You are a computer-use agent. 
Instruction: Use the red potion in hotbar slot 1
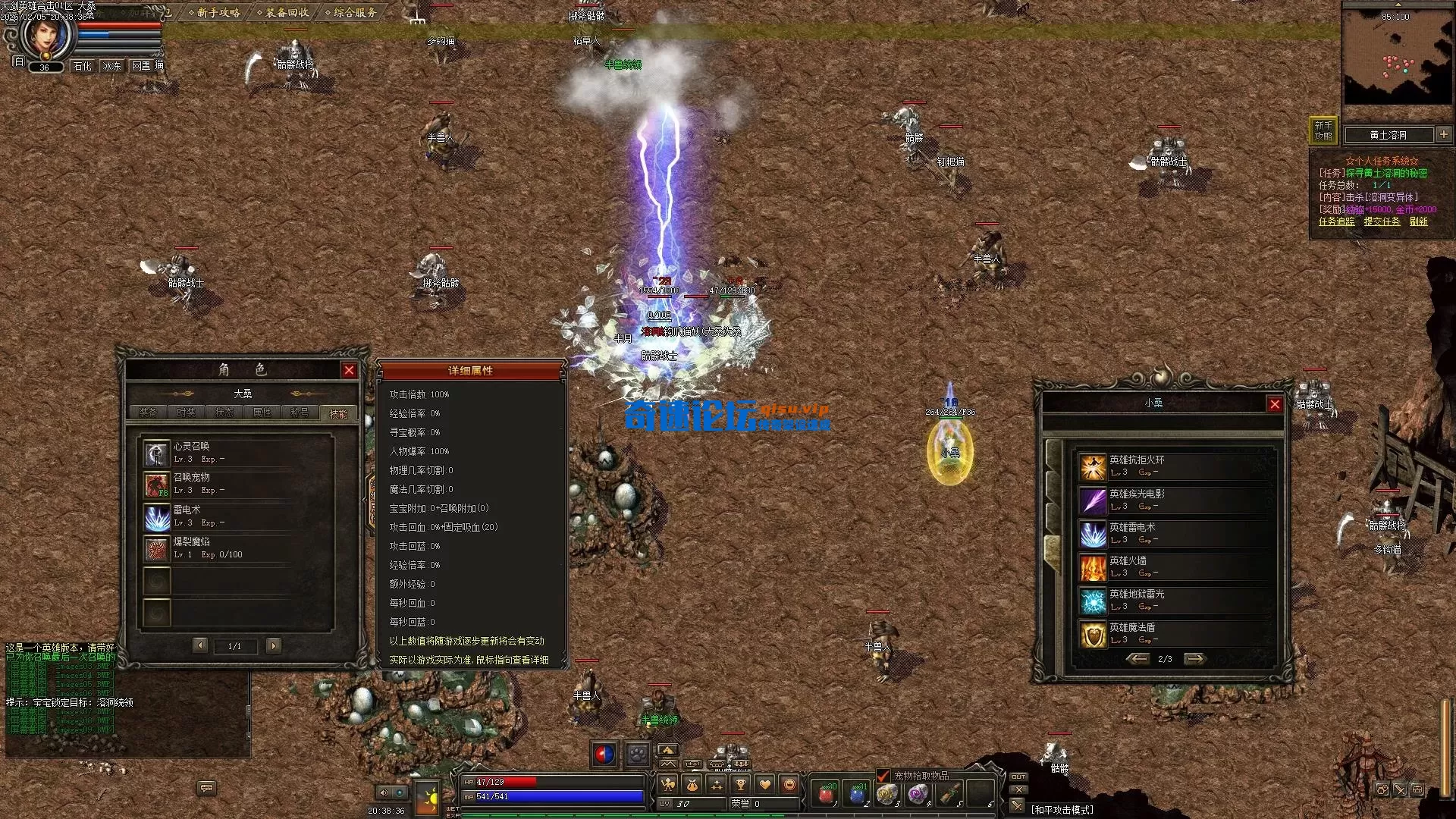tap(827, 794)
